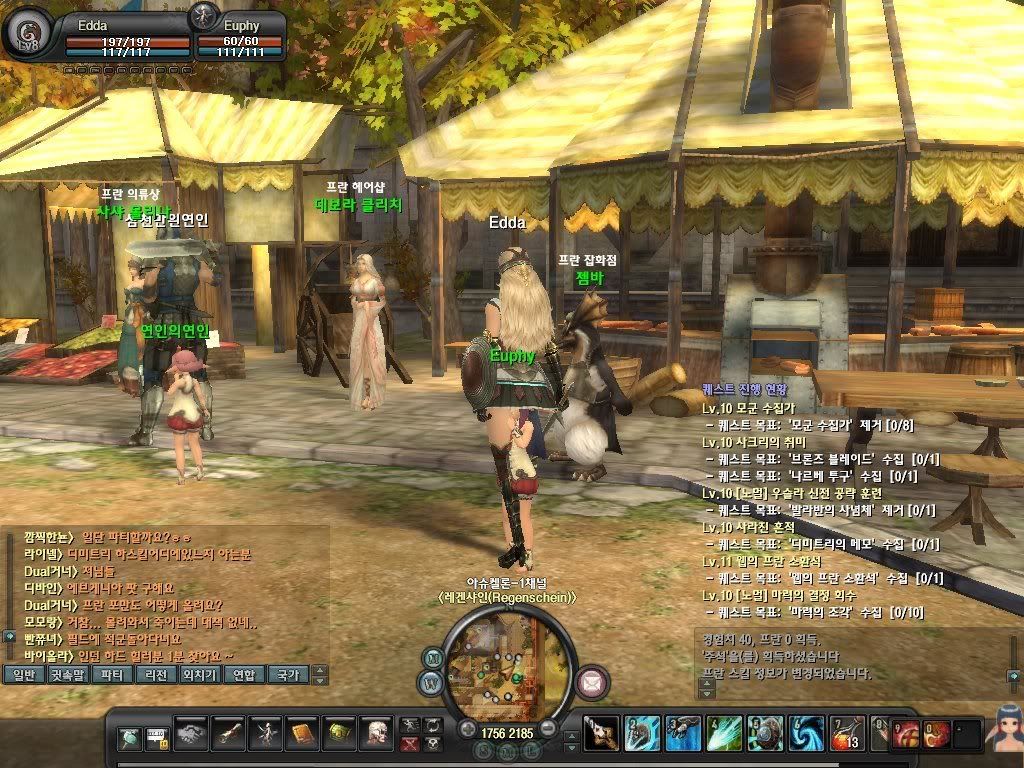Activate the blue spiral skill
The height and width of the screenshot is (768, 1024).
point(804,734)
